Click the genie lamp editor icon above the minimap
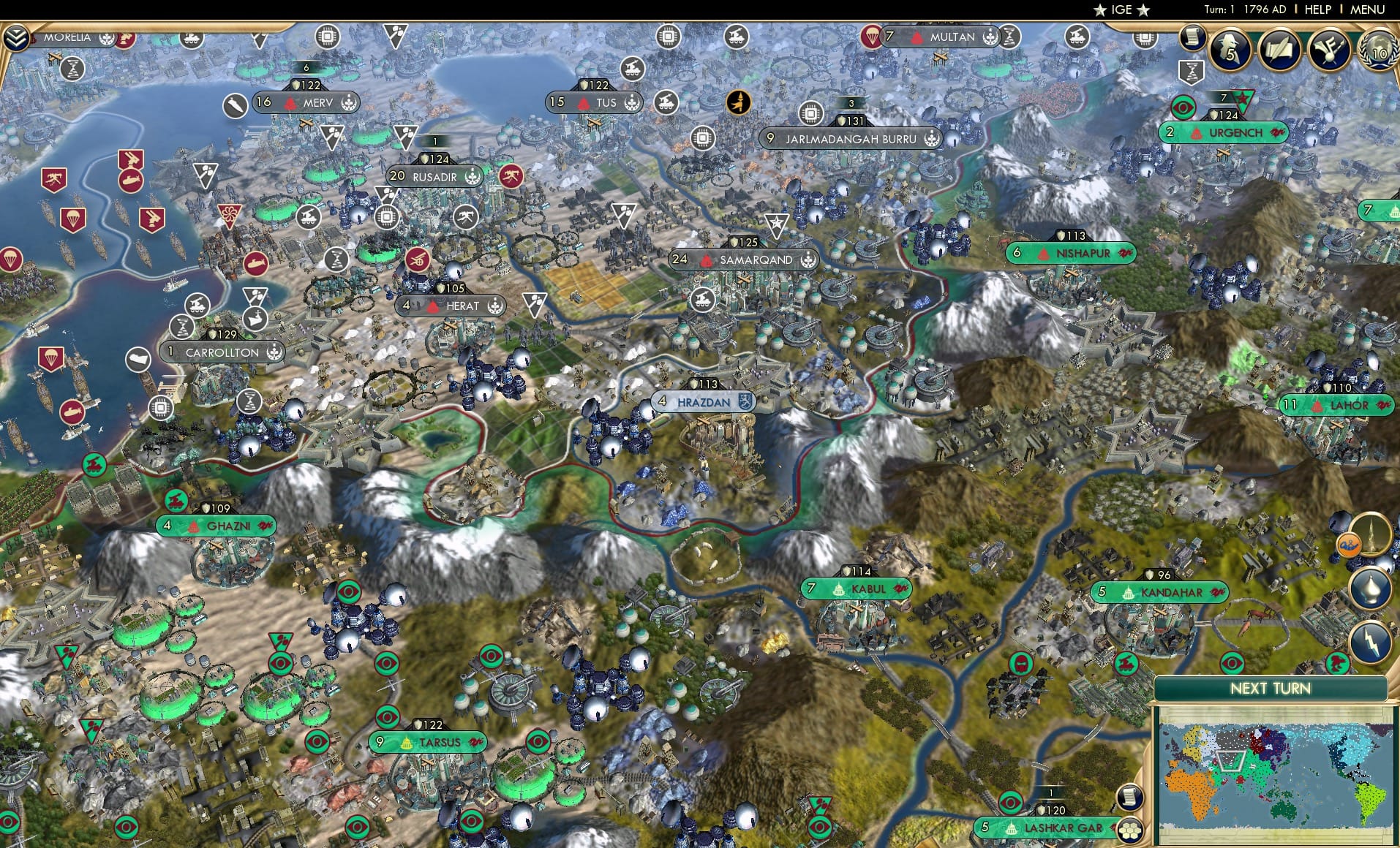This screenshot has width=1400, height=848. 1372,589
